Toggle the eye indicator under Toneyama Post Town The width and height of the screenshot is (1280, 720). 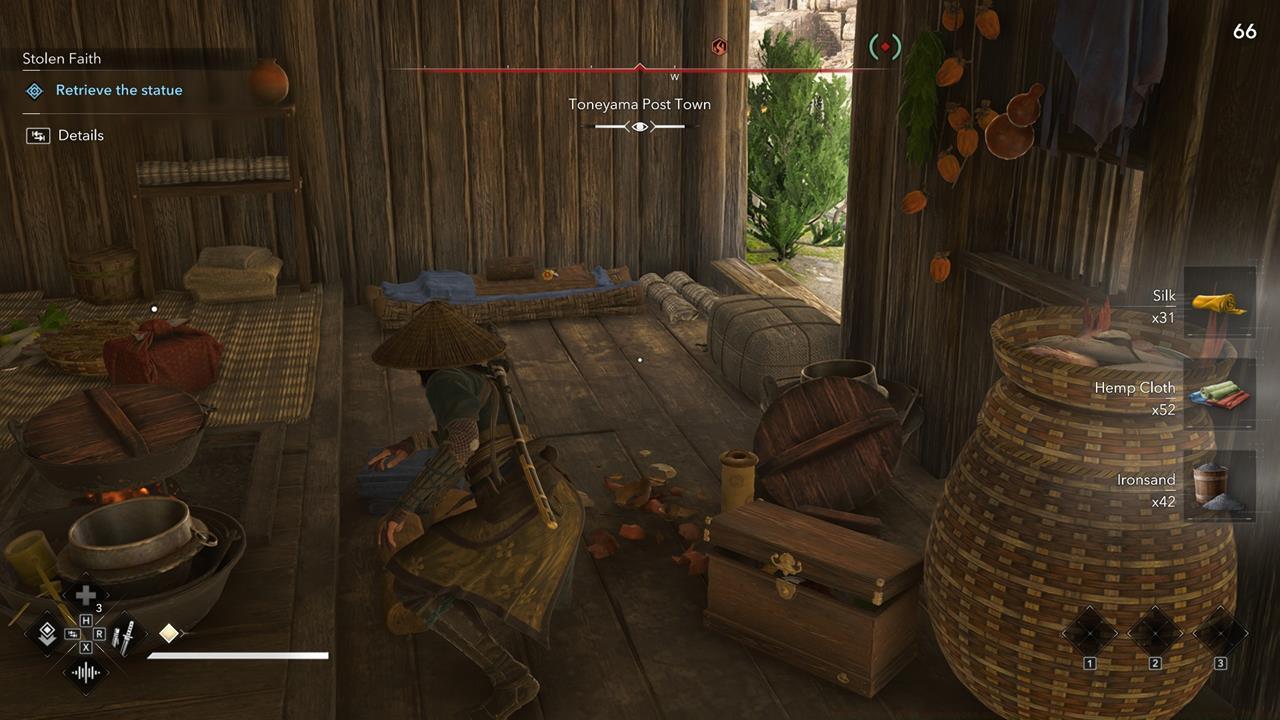640,125
